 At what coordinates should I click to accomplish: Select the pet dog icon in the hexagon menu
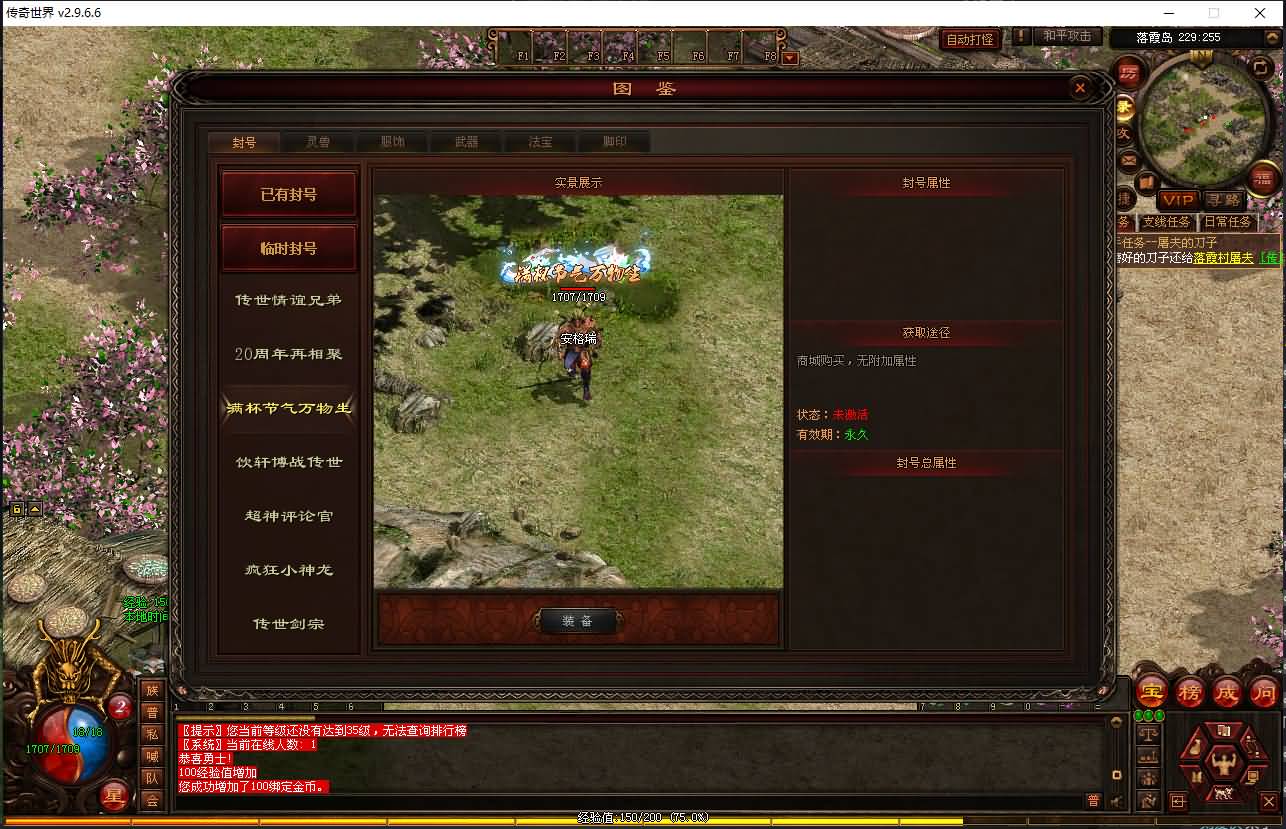click(1223, 792)
